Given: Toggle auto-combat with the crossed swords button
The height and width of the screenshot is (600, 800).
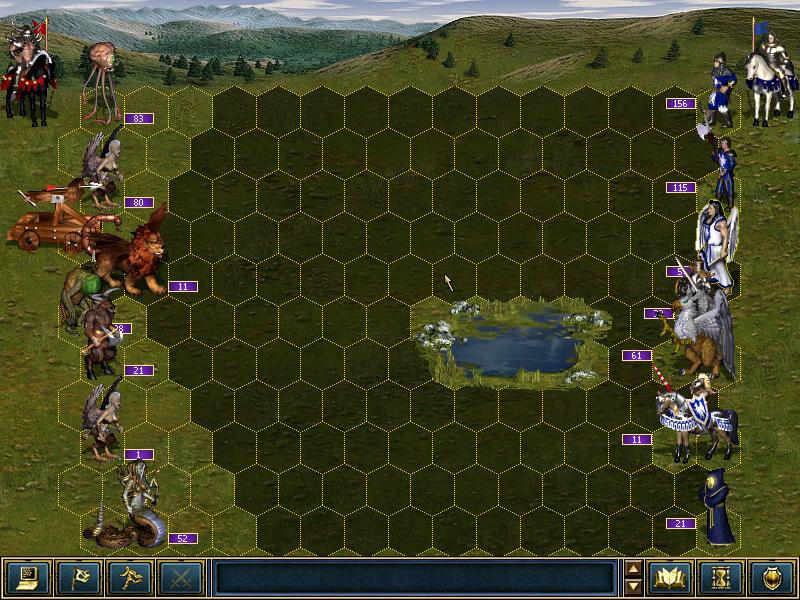Looking at the screenshot, I should tap(181, 577).
